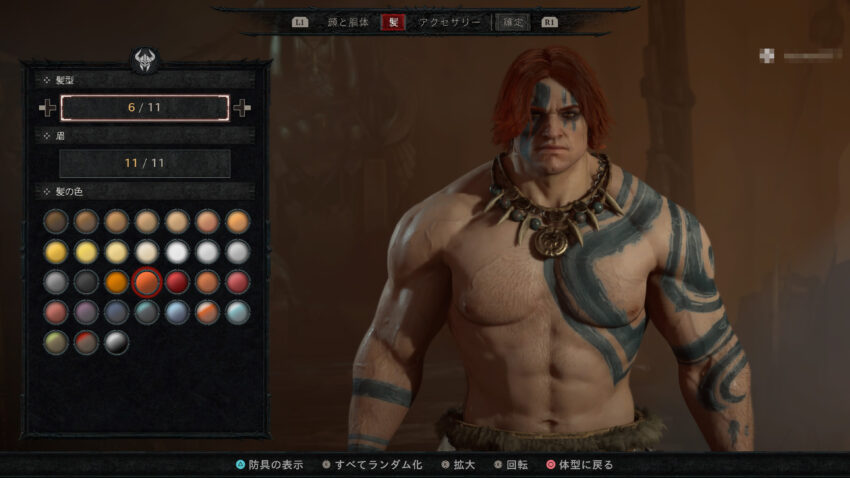Screen dimensions: 850x478
Task: Pick the light cyan hair color swatch
Action: click(x=237, y=312)
